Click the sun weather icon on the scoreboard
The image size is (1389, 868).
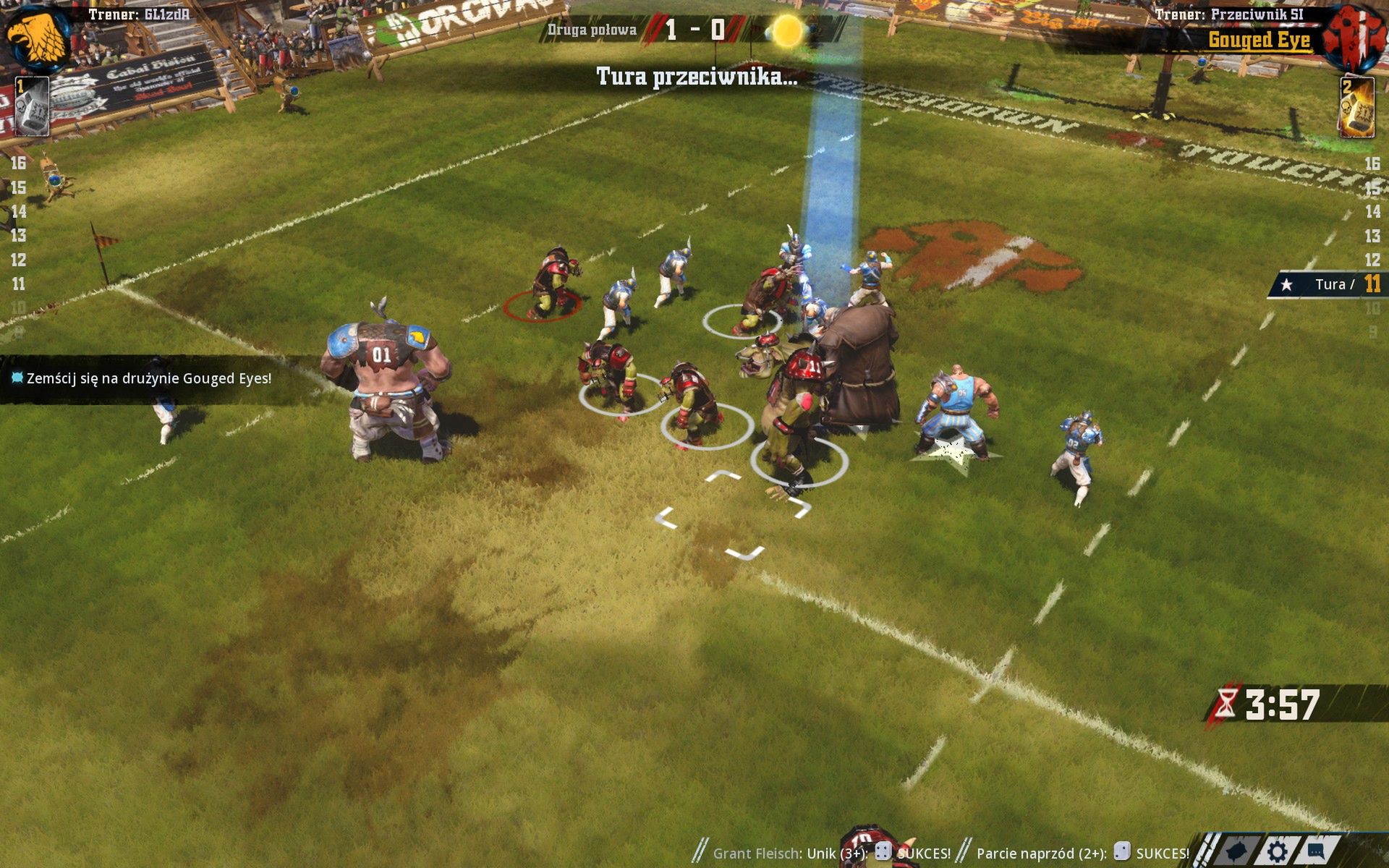[786, 31]
